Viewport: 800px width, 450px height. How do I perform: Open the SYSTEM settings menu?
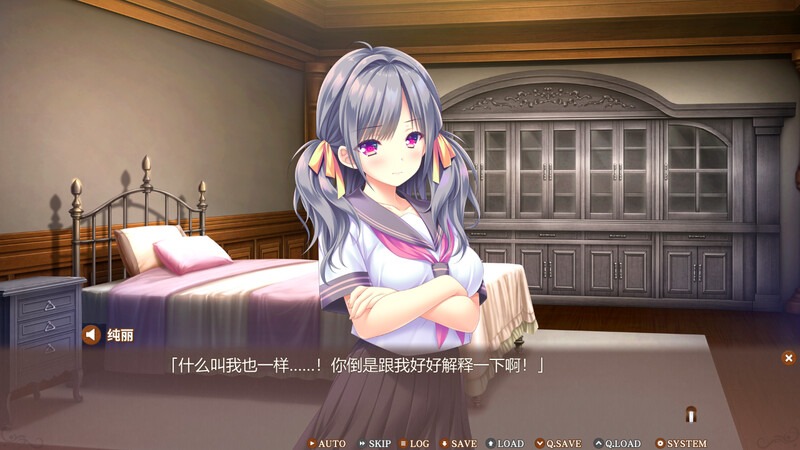(681, 443)
